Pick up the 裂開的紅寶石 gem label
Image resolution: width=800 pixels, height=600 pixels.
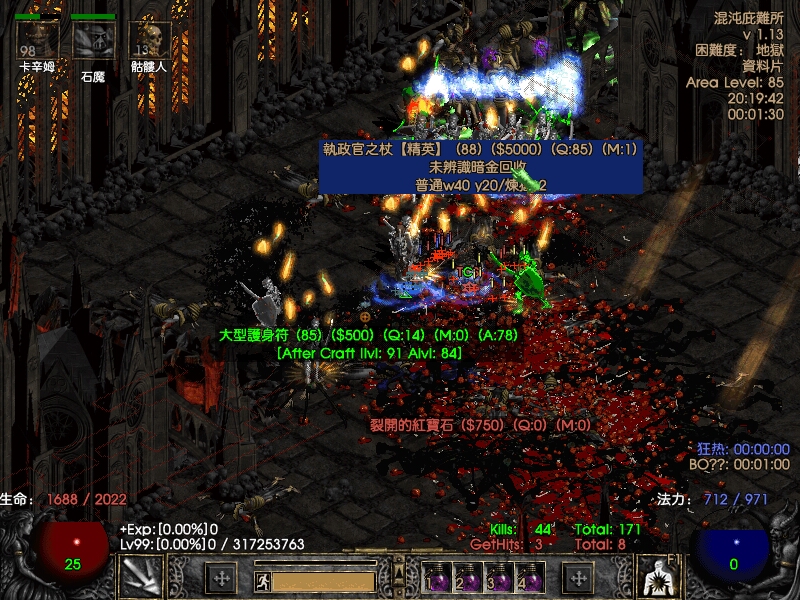coord(481,425)
